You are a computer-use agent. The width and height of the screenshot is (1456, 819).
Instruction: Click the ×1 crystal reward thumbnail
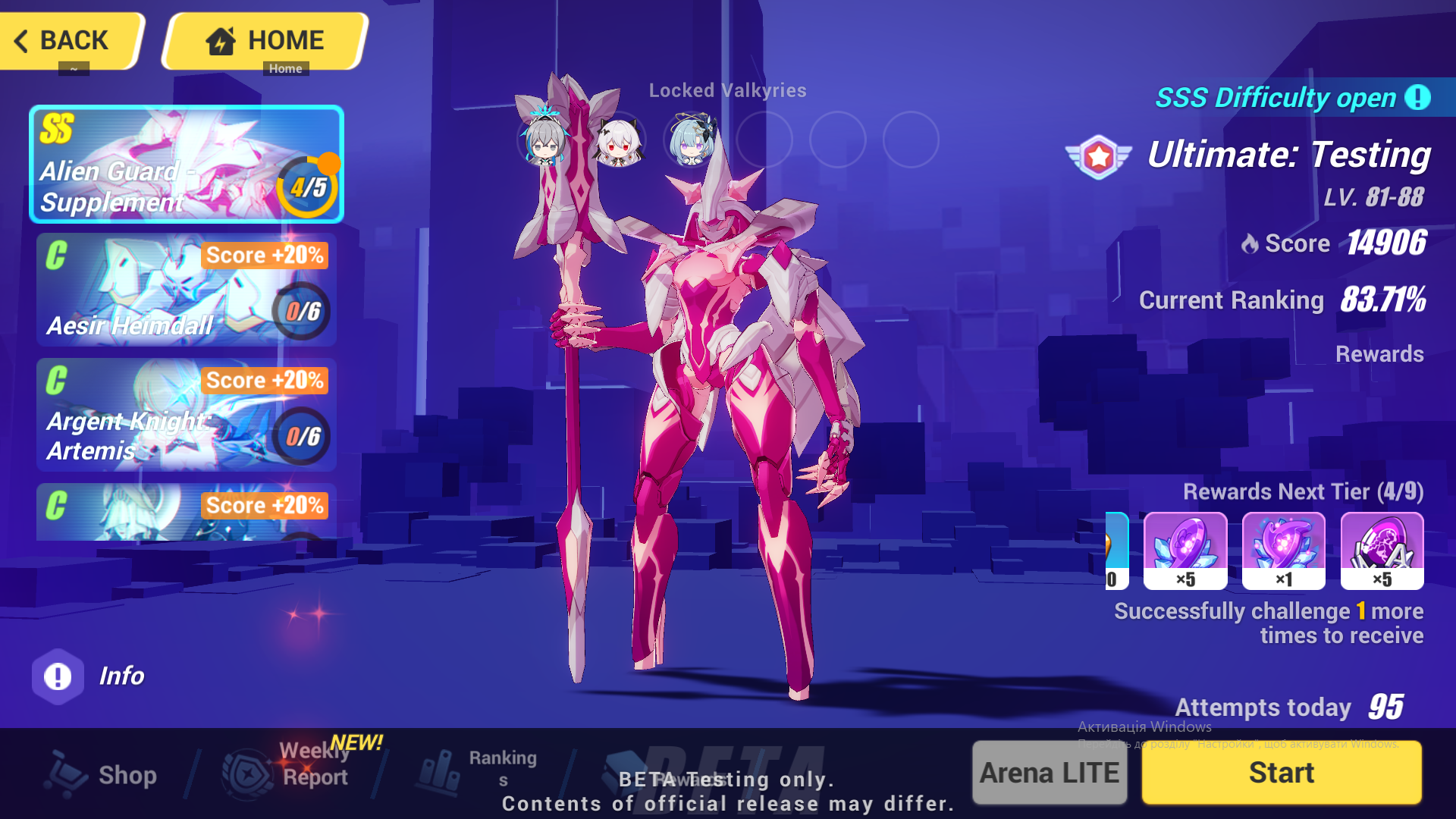[x=1282, y=551]
